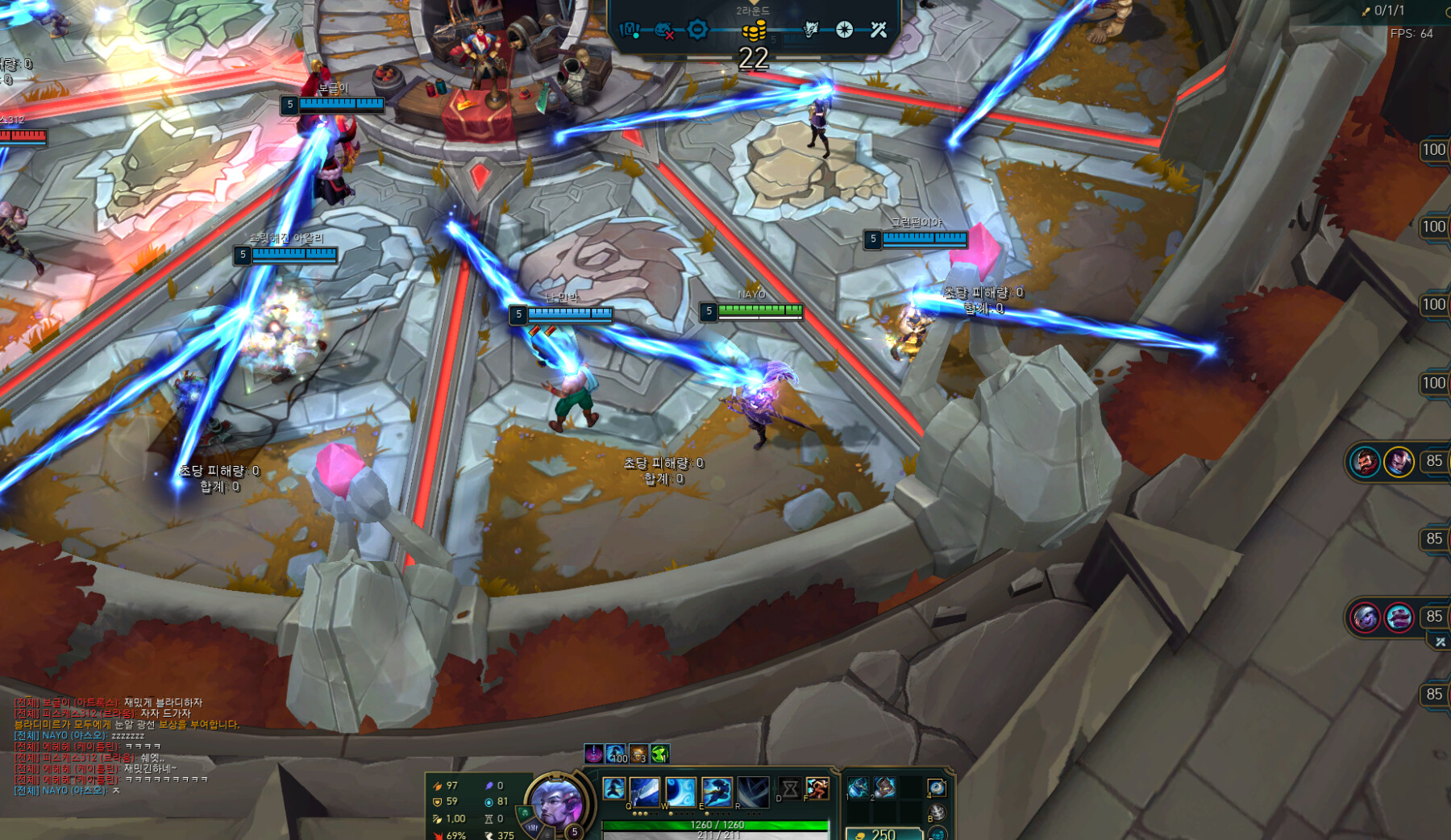The width and height of the screenshot is (1451, 840).
Task: Click the Graves team portrait on scoreboard
Action: tap(1365, 462)
